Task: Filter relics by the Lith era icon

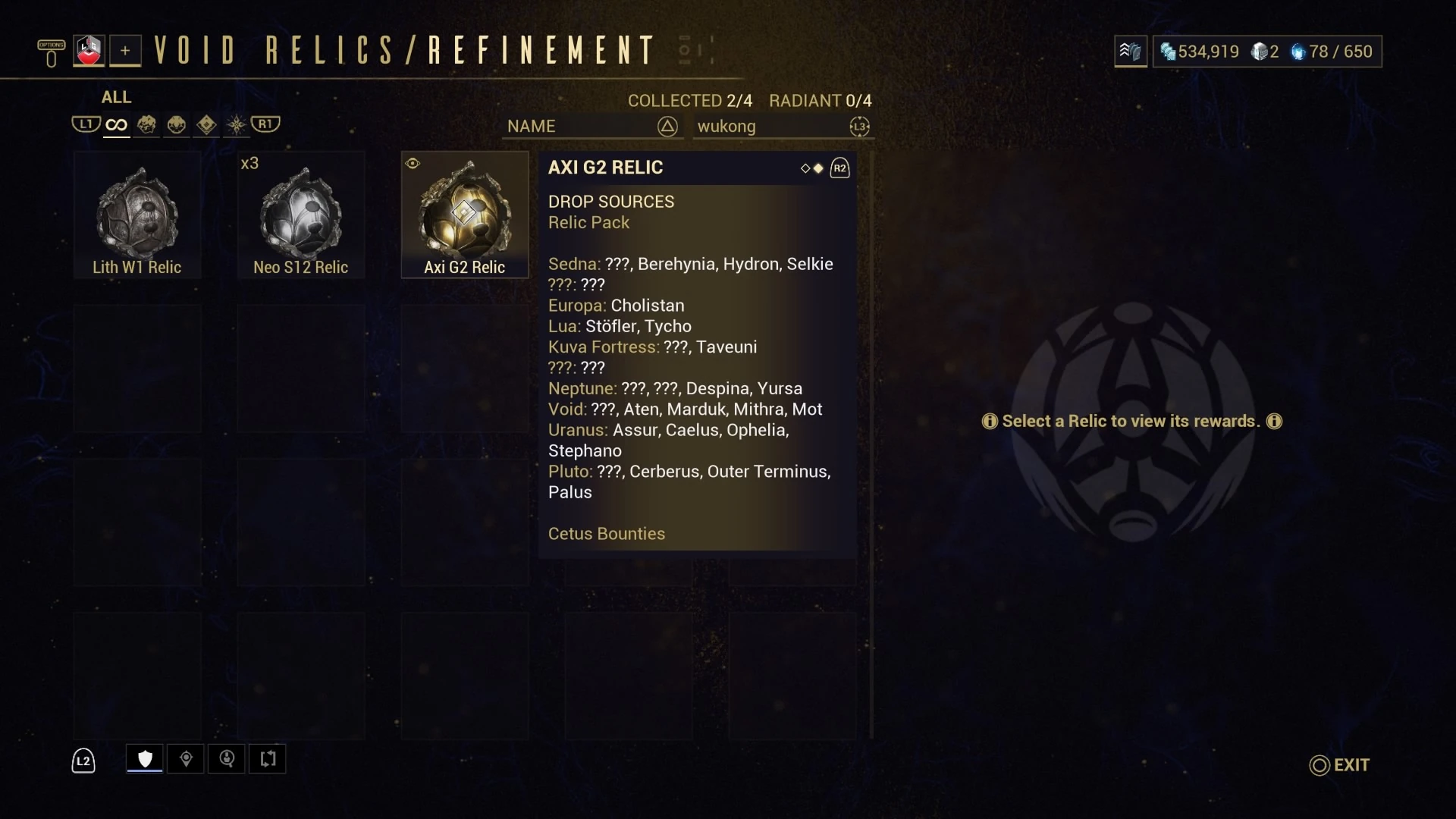Action: click(x=147, y=124)
